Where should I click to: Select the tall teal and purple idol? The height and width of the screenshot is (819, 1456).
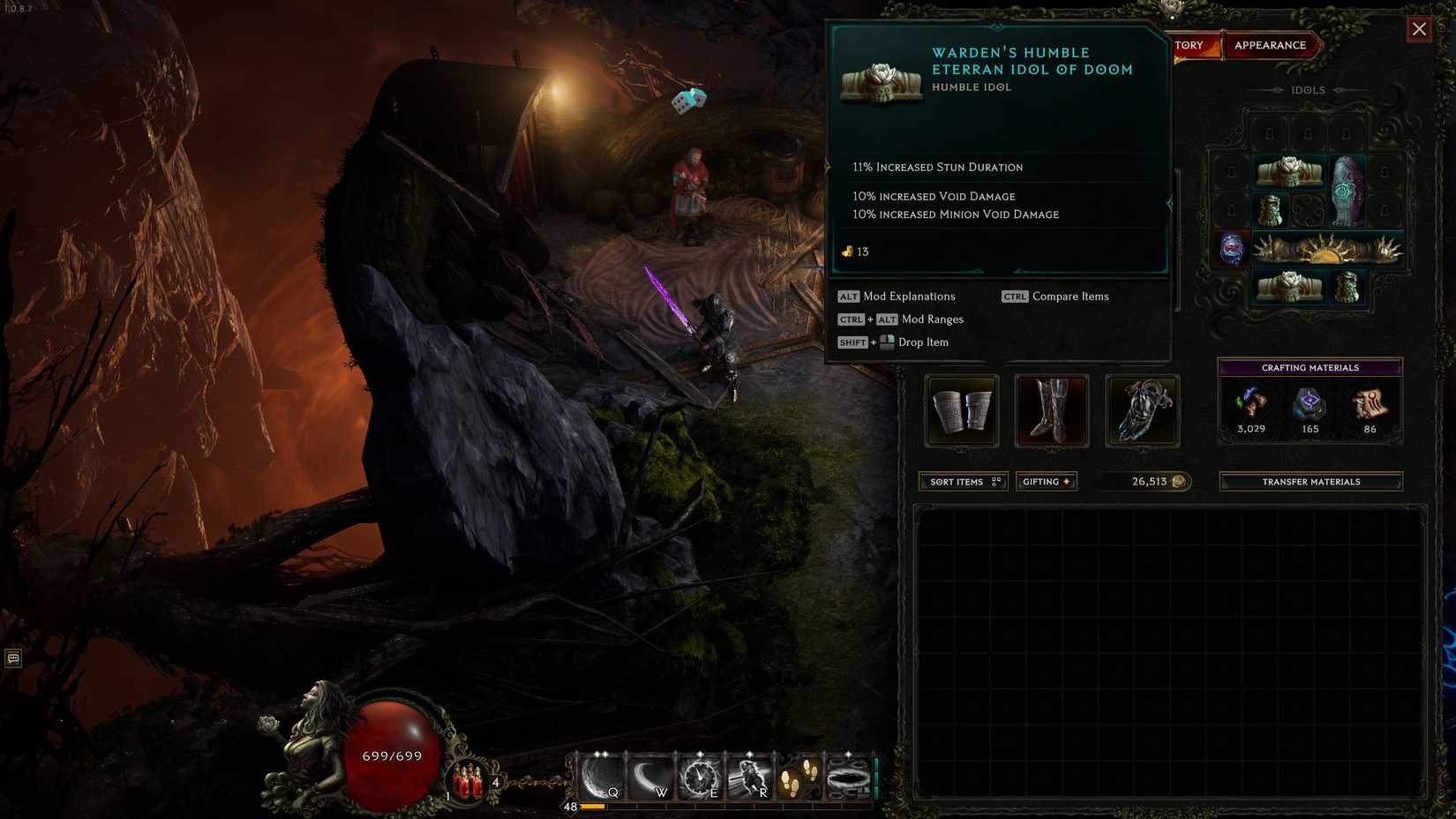point(1347,191)
